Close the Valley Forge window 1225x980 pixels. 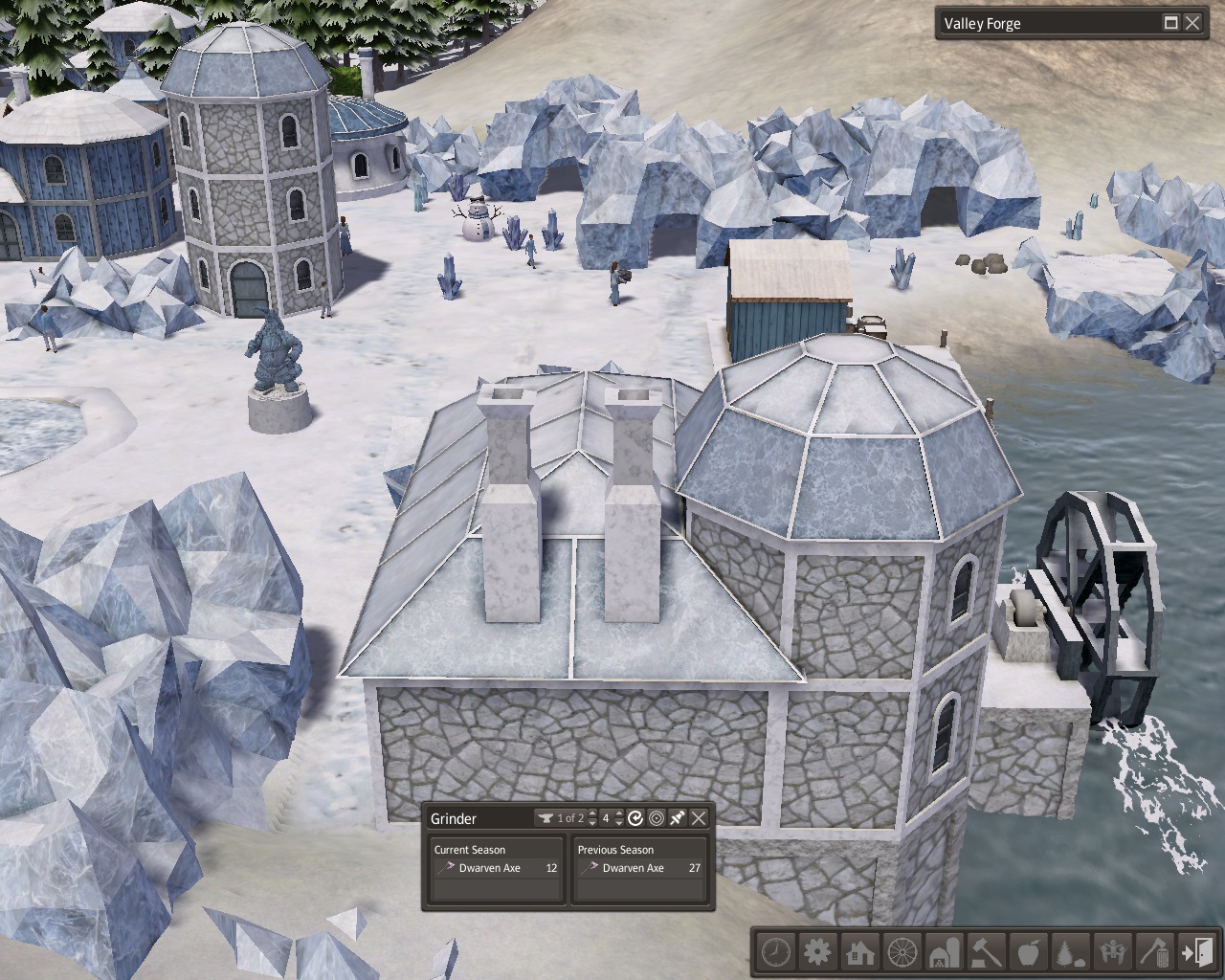coord(1192,23)
